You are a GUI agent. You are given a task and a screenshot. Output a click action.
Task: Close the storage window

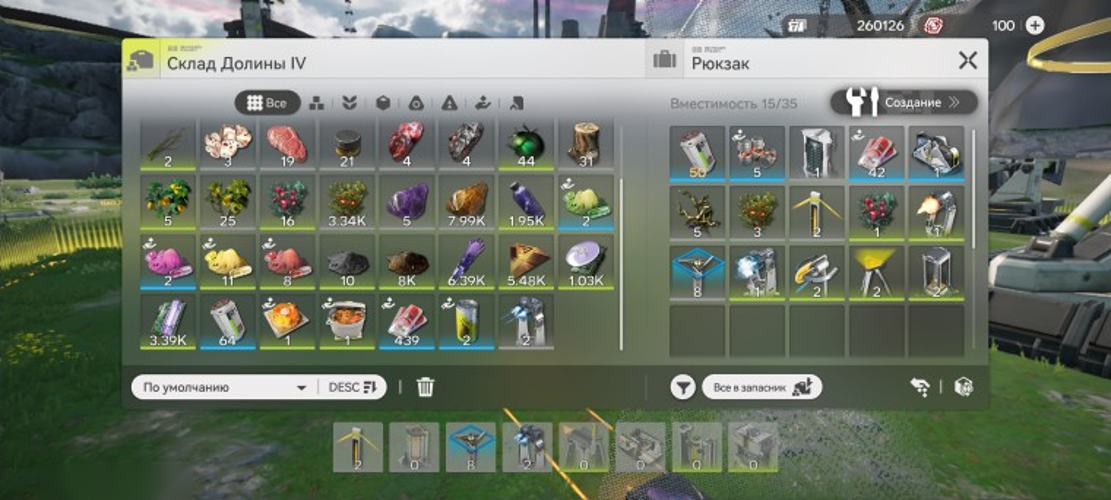pos(967,61)
